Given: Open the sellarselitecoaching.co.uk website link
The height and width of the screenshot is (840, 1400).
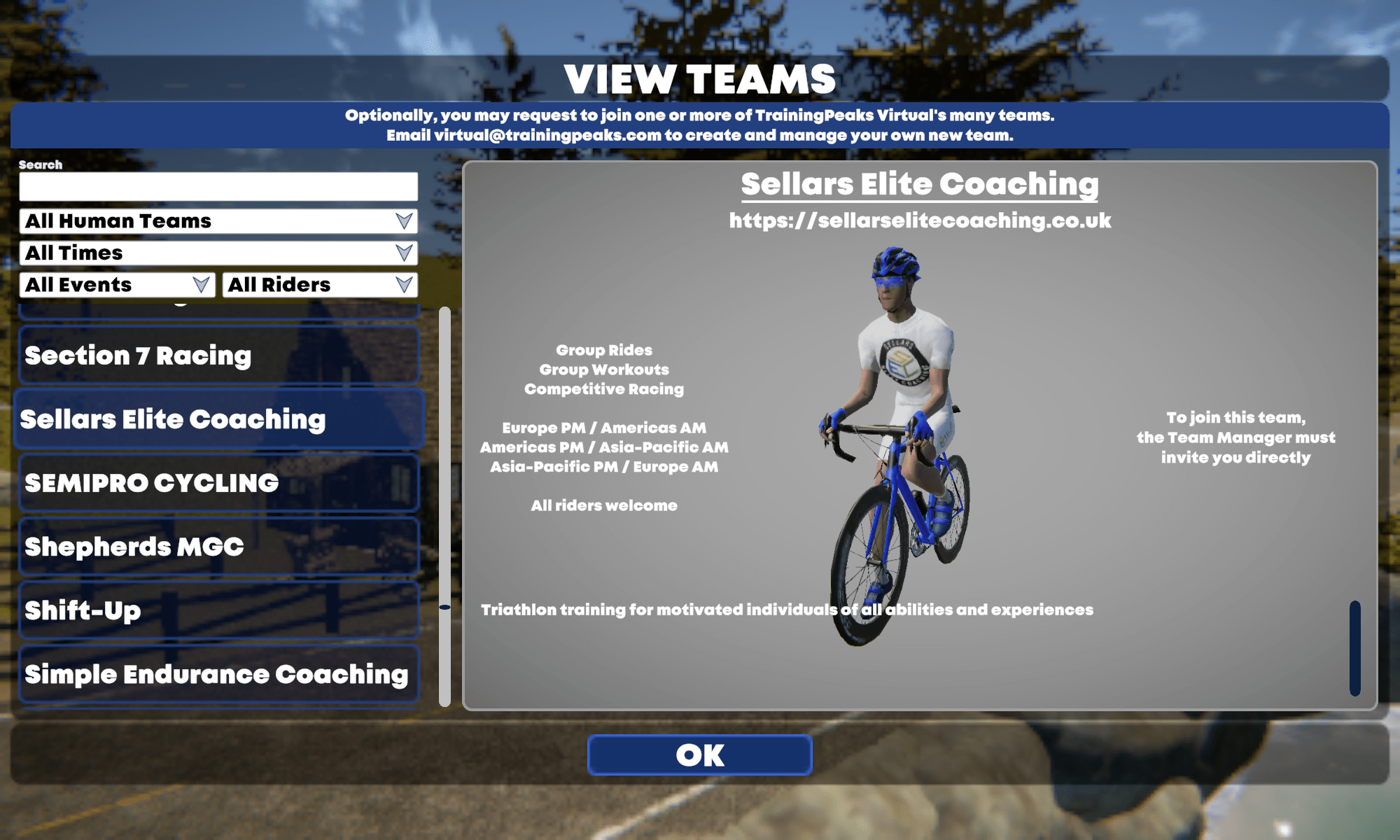Looking at the screenshot, I should pyautogui.click(x=920, y=221).
